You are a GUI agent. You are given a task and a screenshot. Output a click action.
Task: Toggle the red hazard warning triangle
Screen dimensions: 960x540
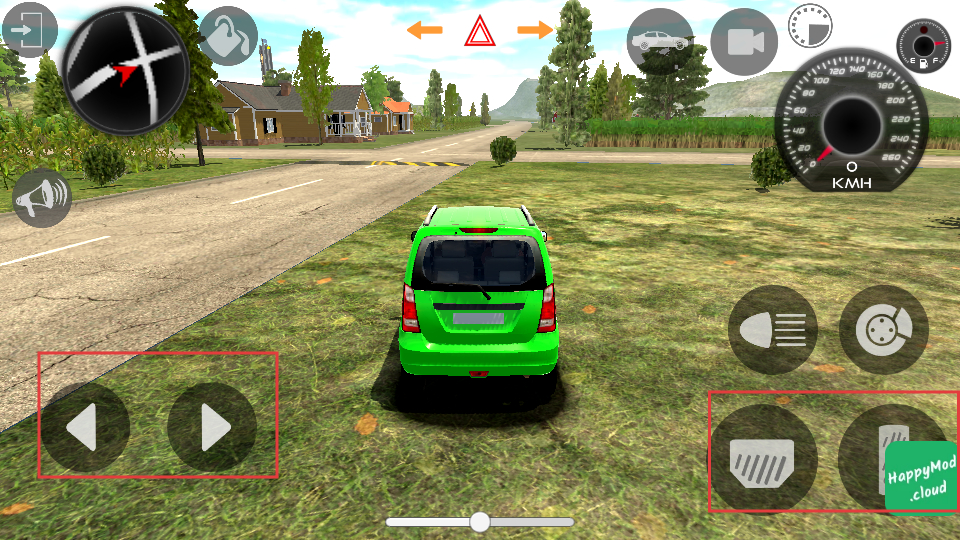coord(480,33)
